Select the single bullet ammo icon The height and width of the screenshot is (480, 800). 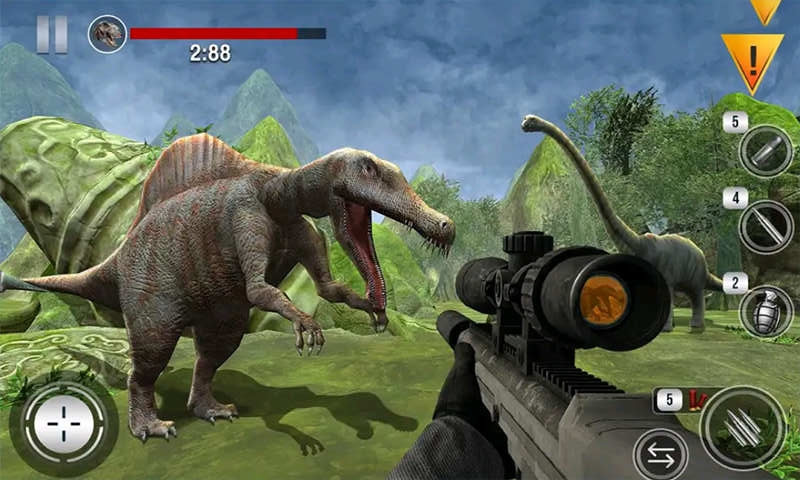(x=766, y=151)
